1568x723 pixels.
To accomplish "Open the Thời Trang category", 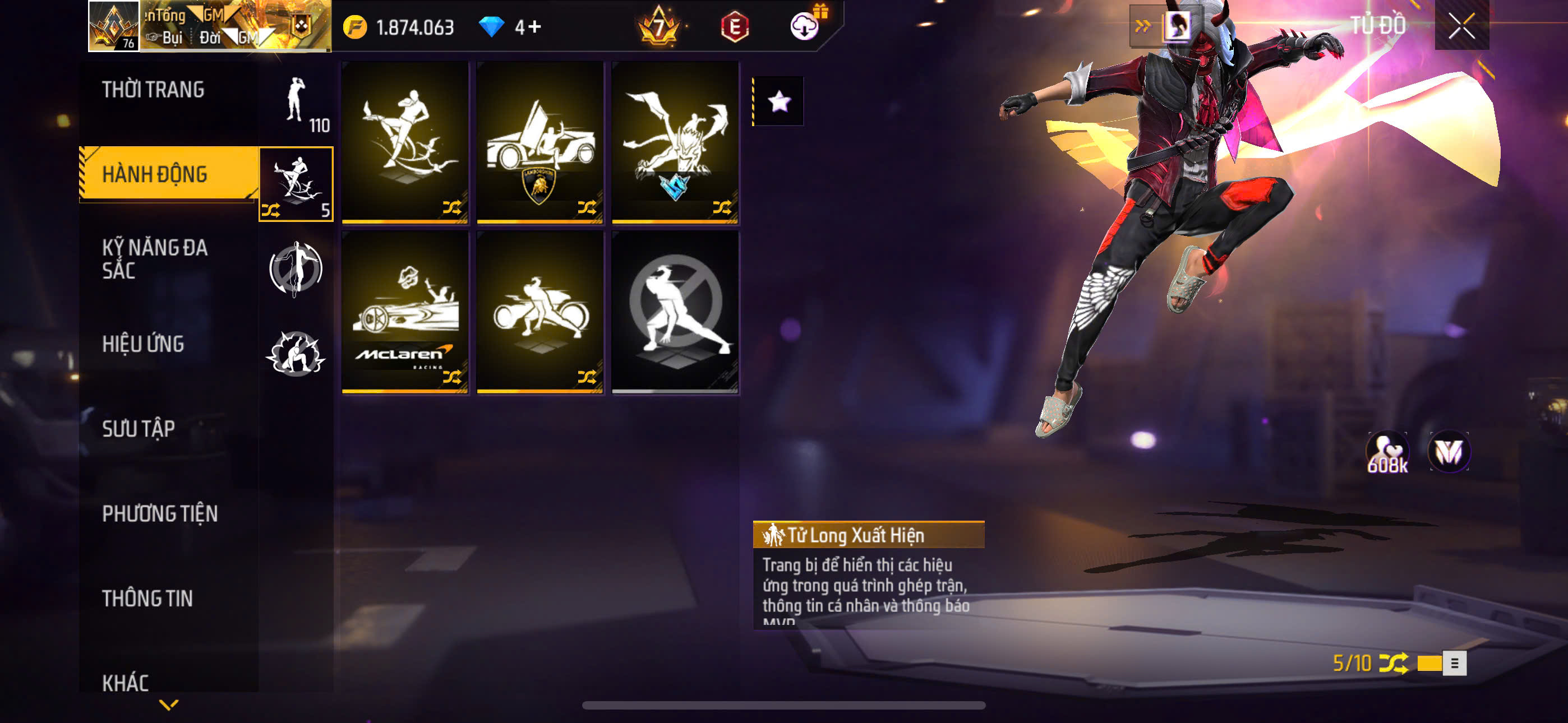I will pos(154,90).
